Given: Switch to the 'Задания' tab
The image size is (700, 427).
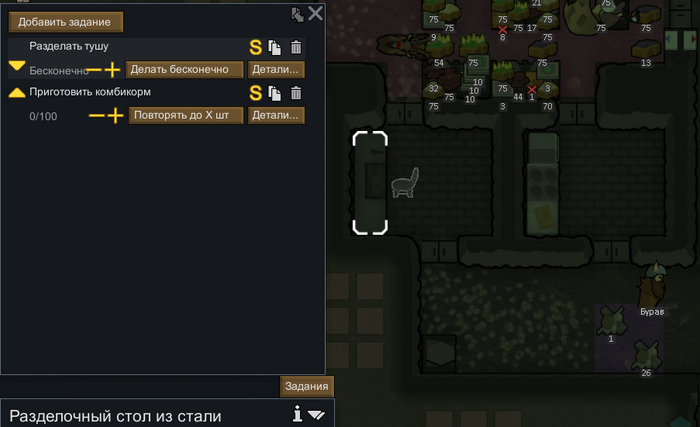Looking at the screenshot, I should coord(306,387).
